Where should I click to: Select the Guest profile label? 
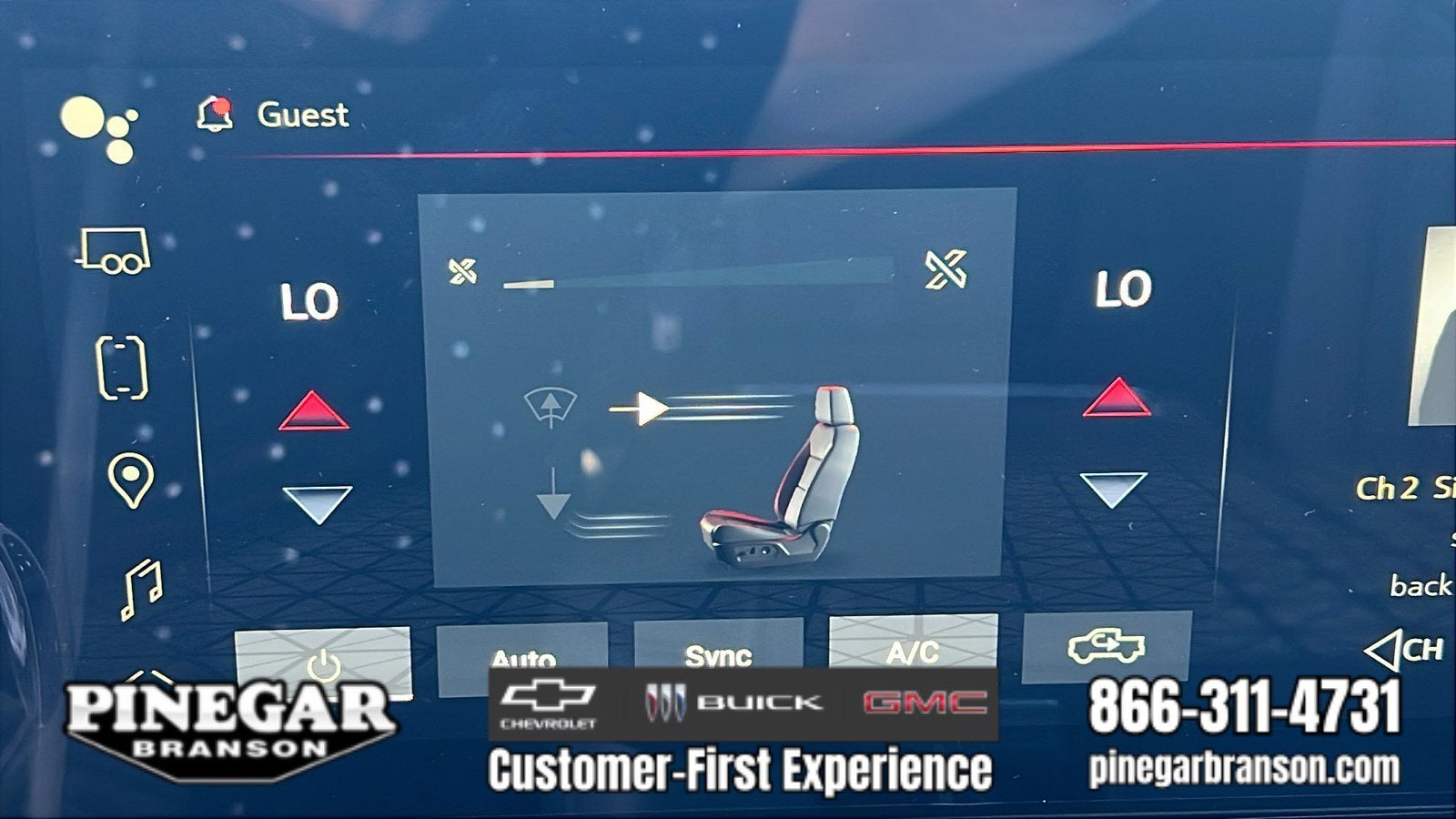point(302,116)
